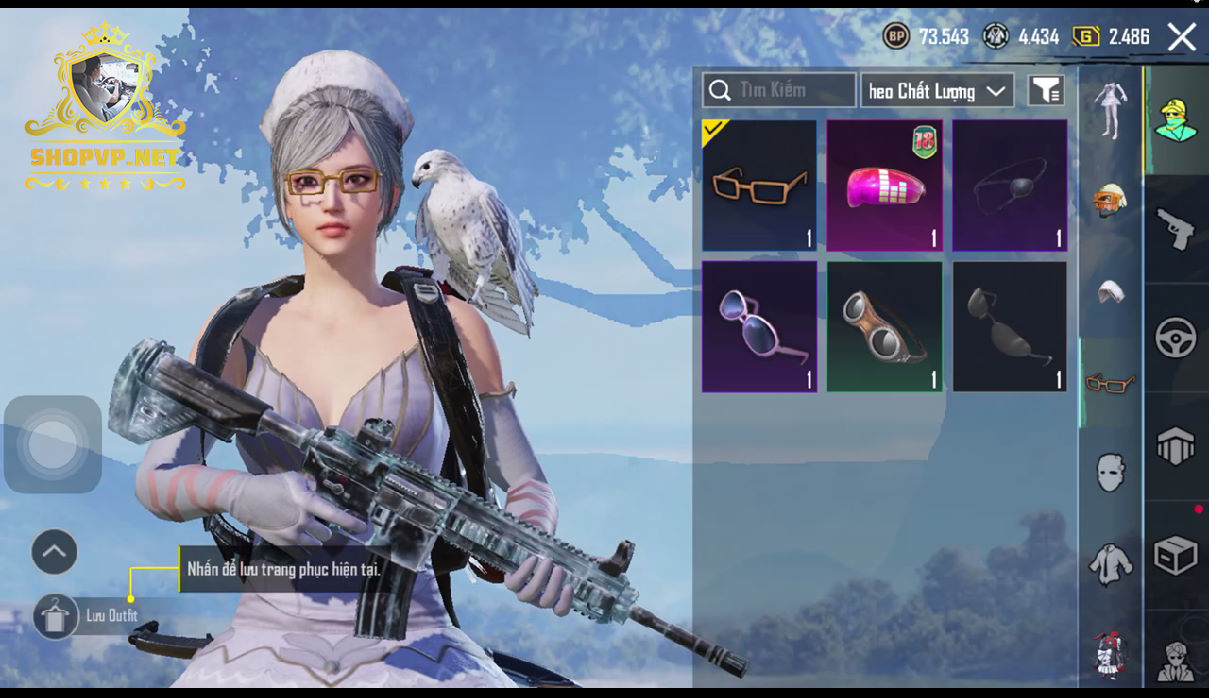This screenshot has height=698, width=1209.
Task: Select the brown aviator goggles
Action: (x=884, y=327)
